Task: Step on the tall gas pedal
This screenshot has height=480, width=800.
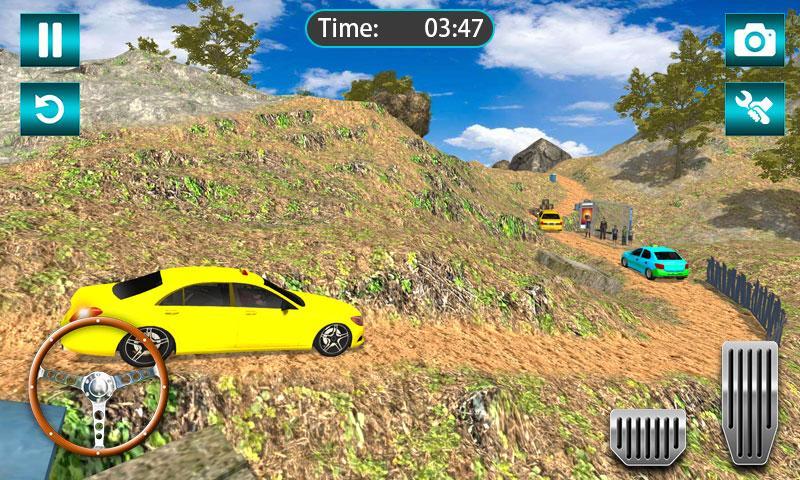Action: pyautogui.click(x=749, y=400)
